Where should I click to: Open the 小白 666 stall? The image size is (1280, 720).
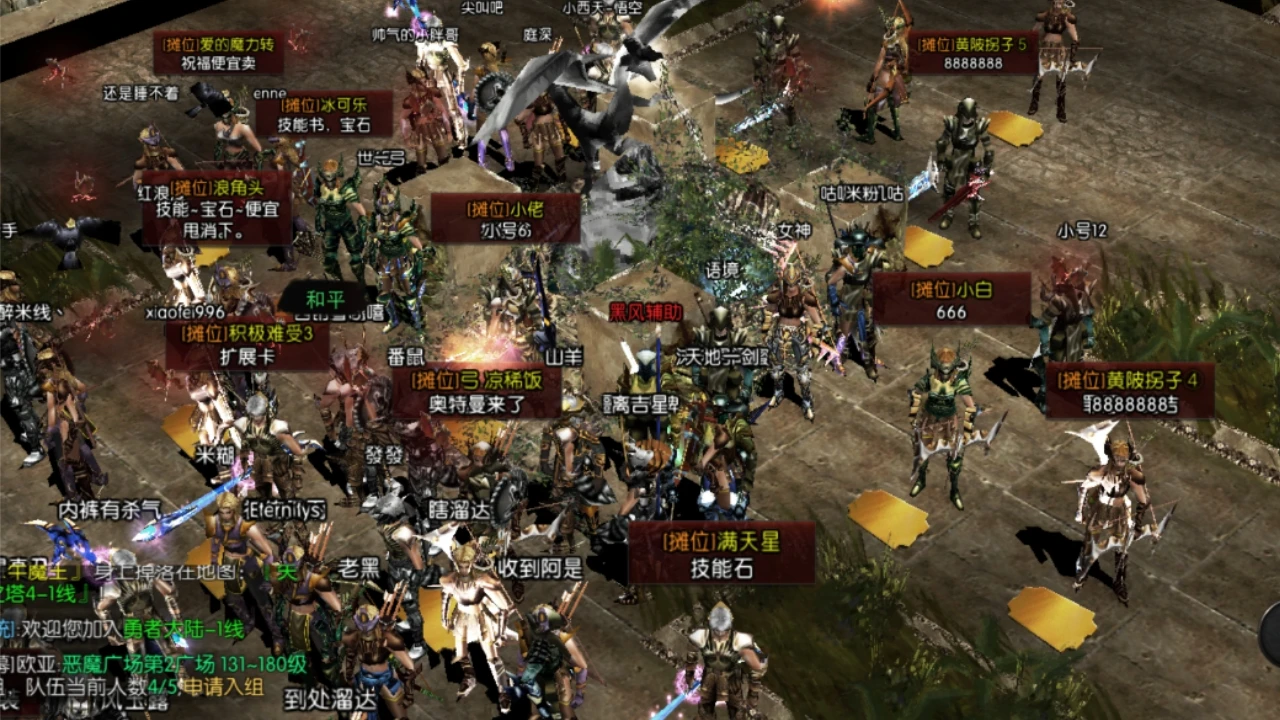click(951, 299)
